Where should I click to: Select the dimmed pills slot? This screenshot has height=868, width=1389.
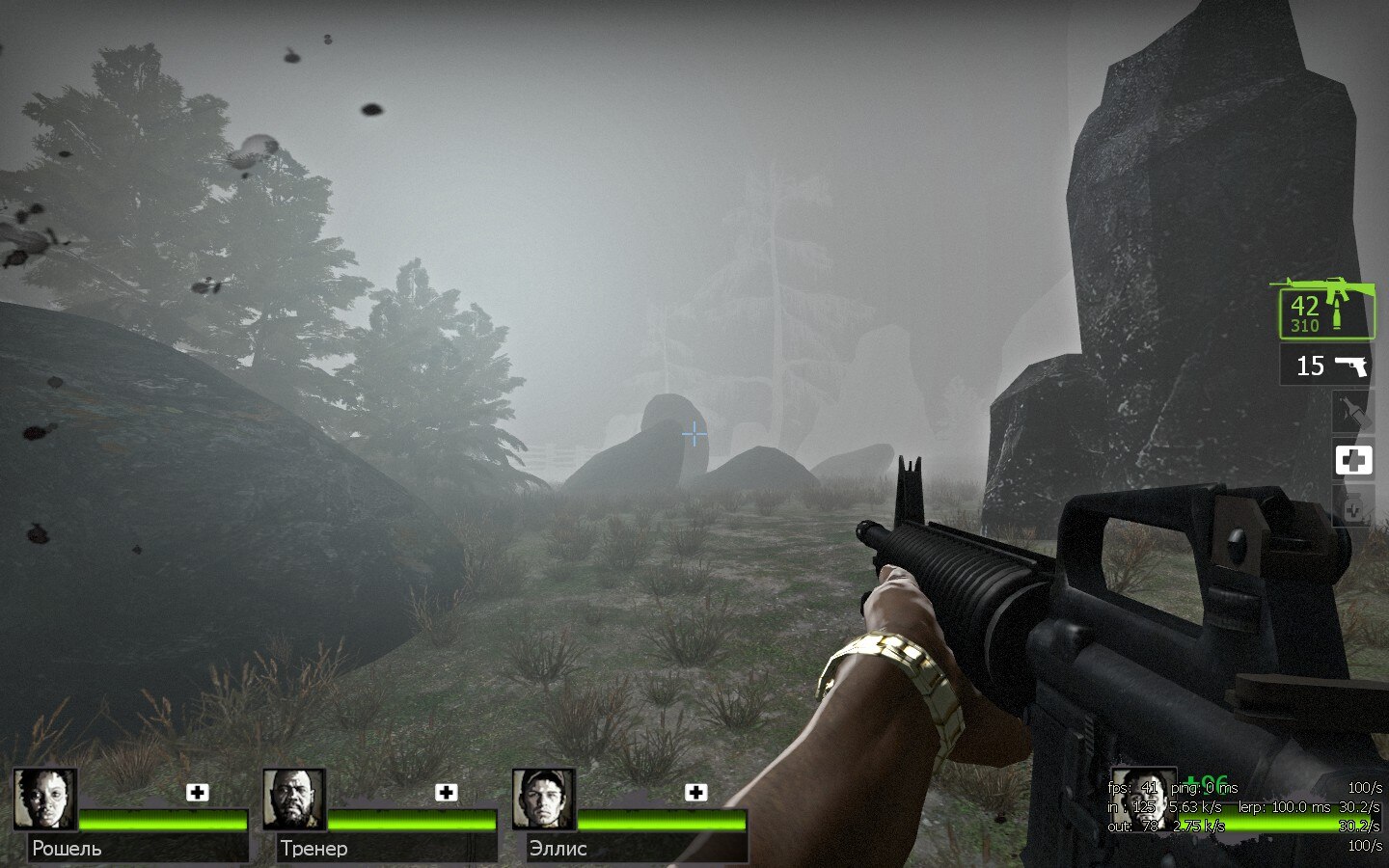point(1352,506)
